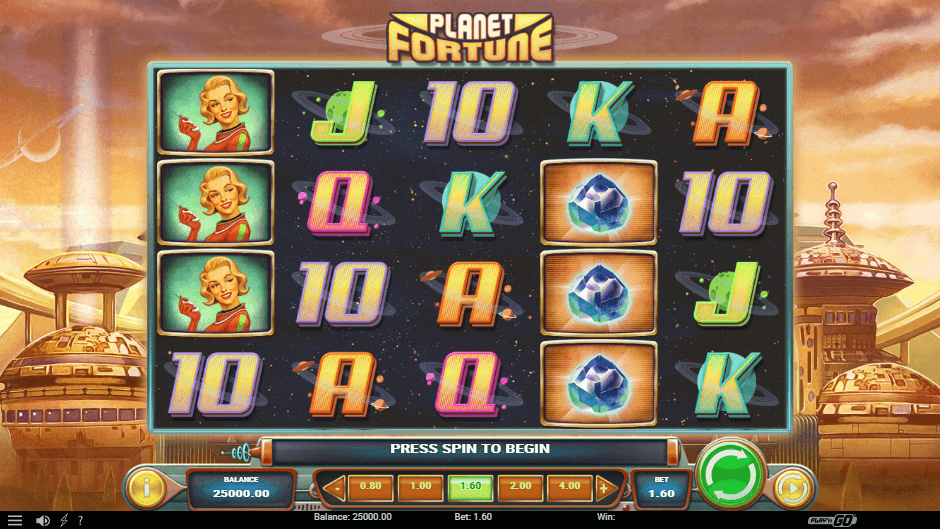
Task: Set the bet to 2.00
Action: tap(520, 488)
